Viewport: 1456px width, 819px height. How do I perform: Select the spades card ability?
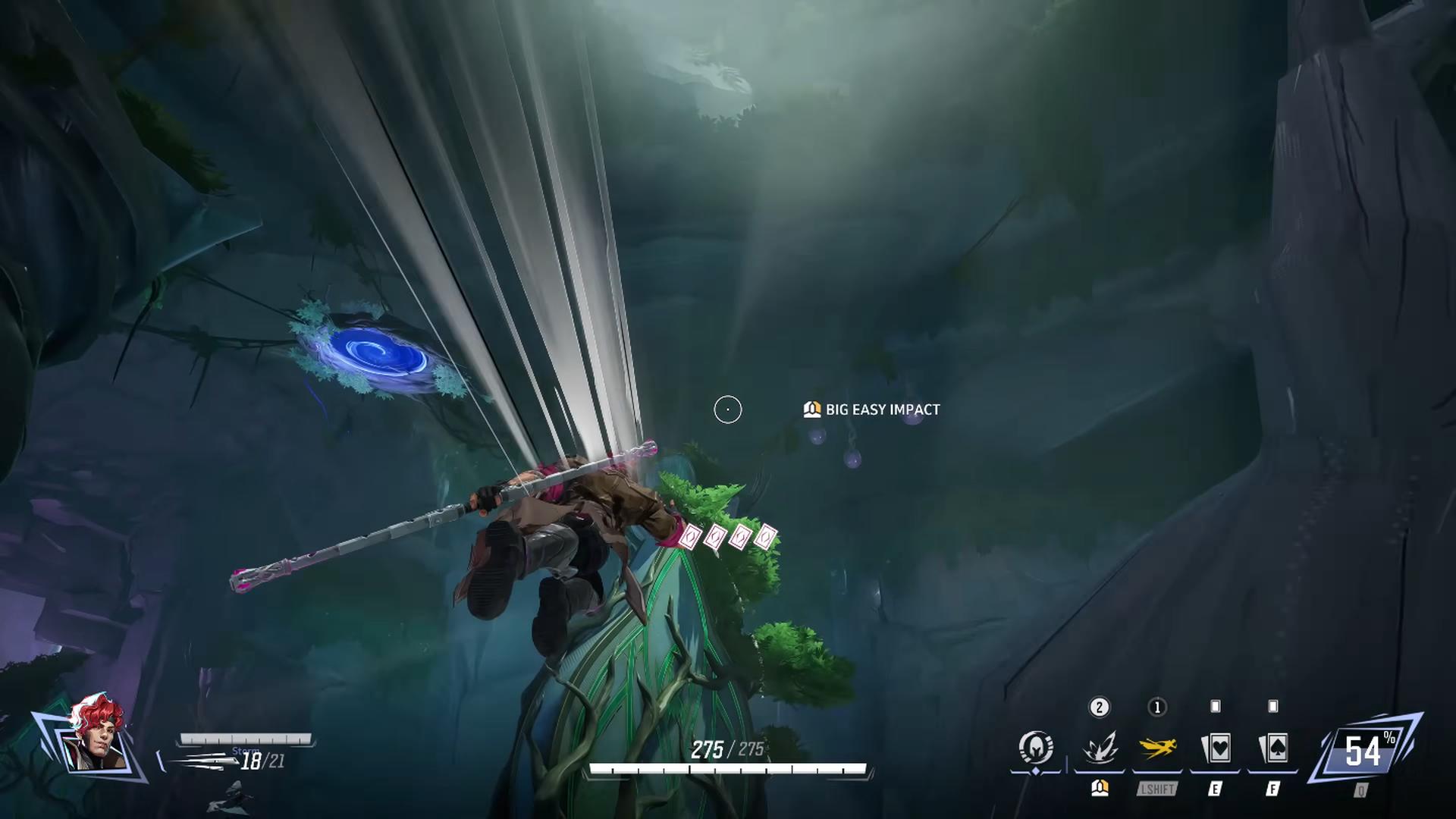1272,748
